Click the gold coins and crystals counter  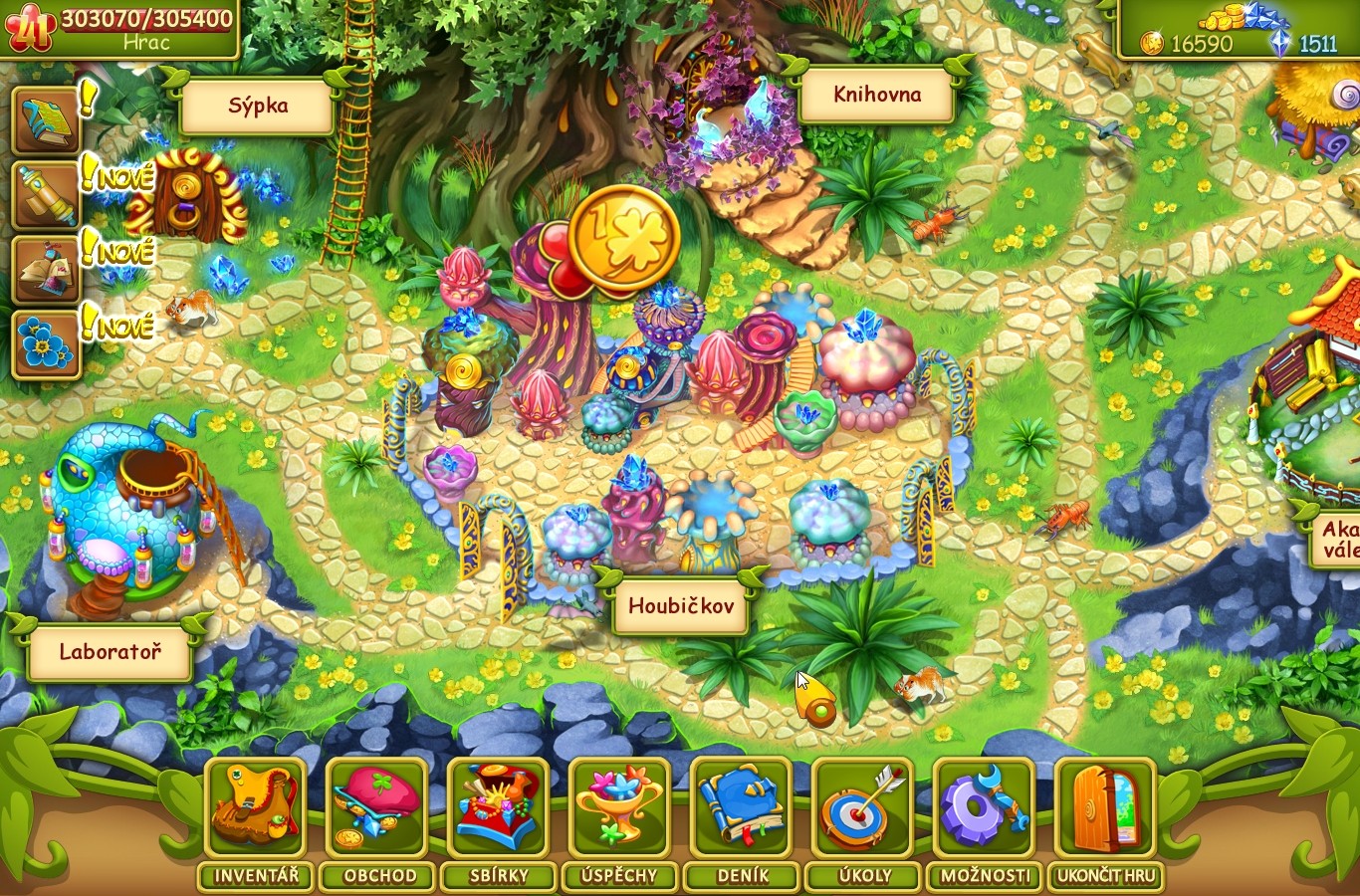[x=1238, y=32]
